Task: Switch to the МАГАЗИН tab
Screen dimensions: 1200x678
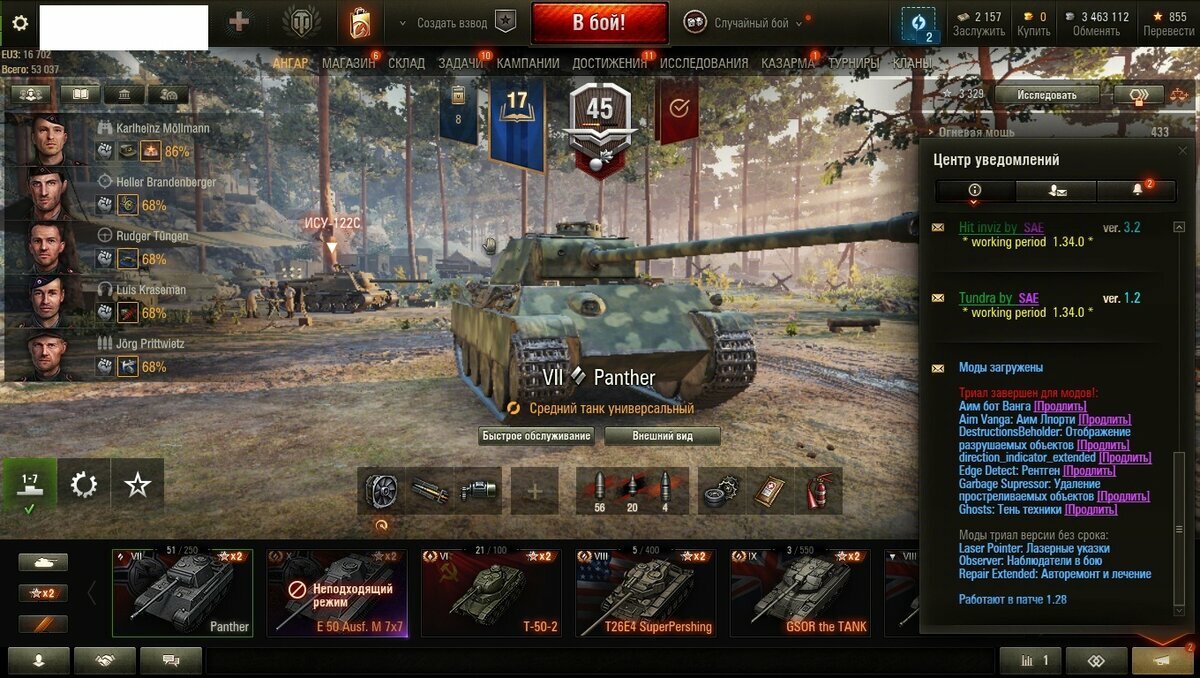Action: pyautogui.click(x=348, y=63)
